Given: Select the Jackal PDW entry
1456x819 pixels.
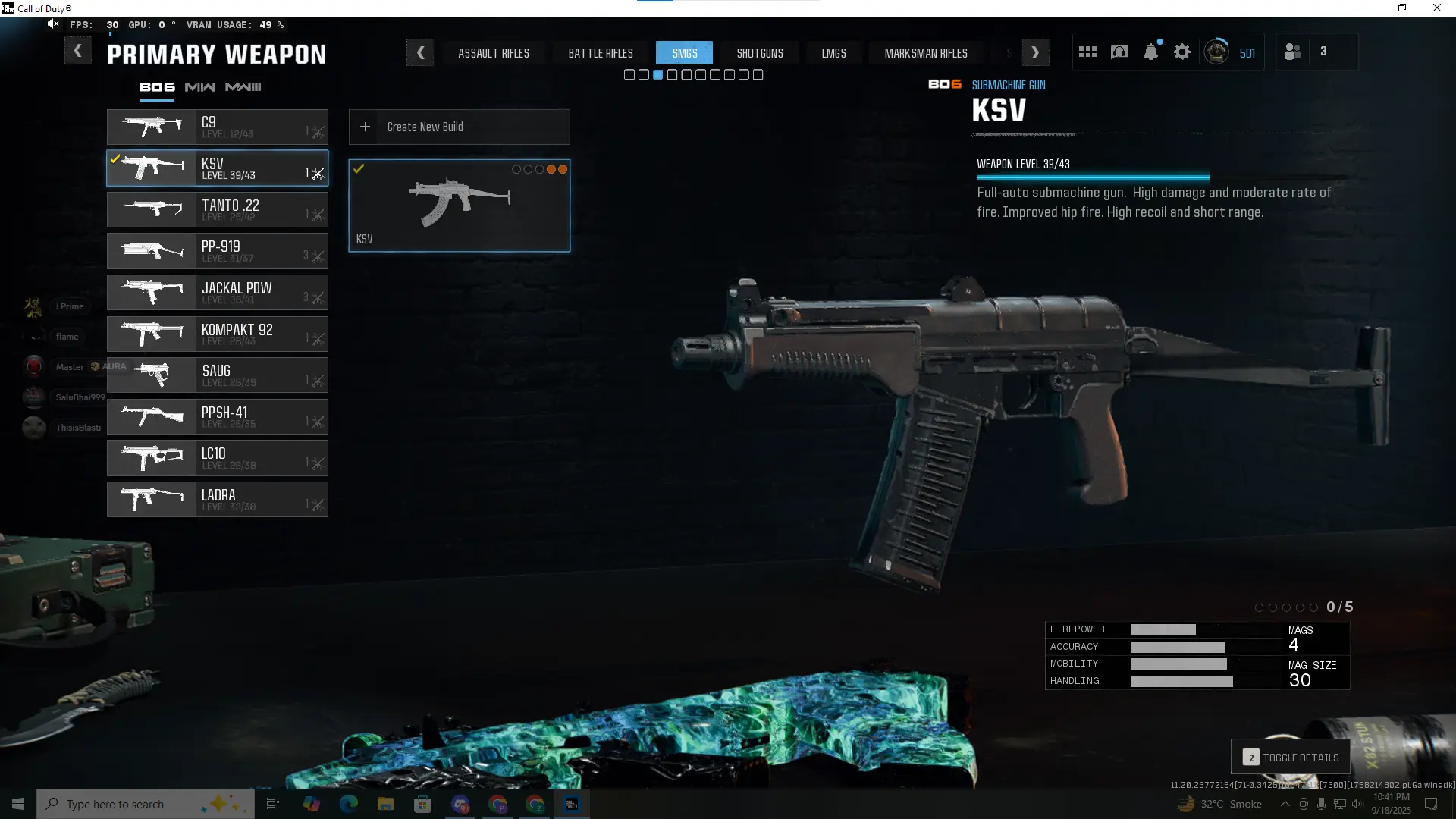Looking at the screenshot, I should coord(218,293).
